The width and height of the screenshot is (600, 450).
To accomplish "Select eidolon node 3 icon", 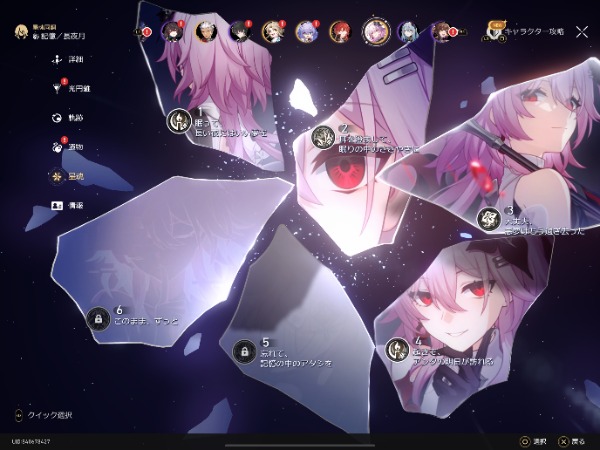I will coord(489,220).
